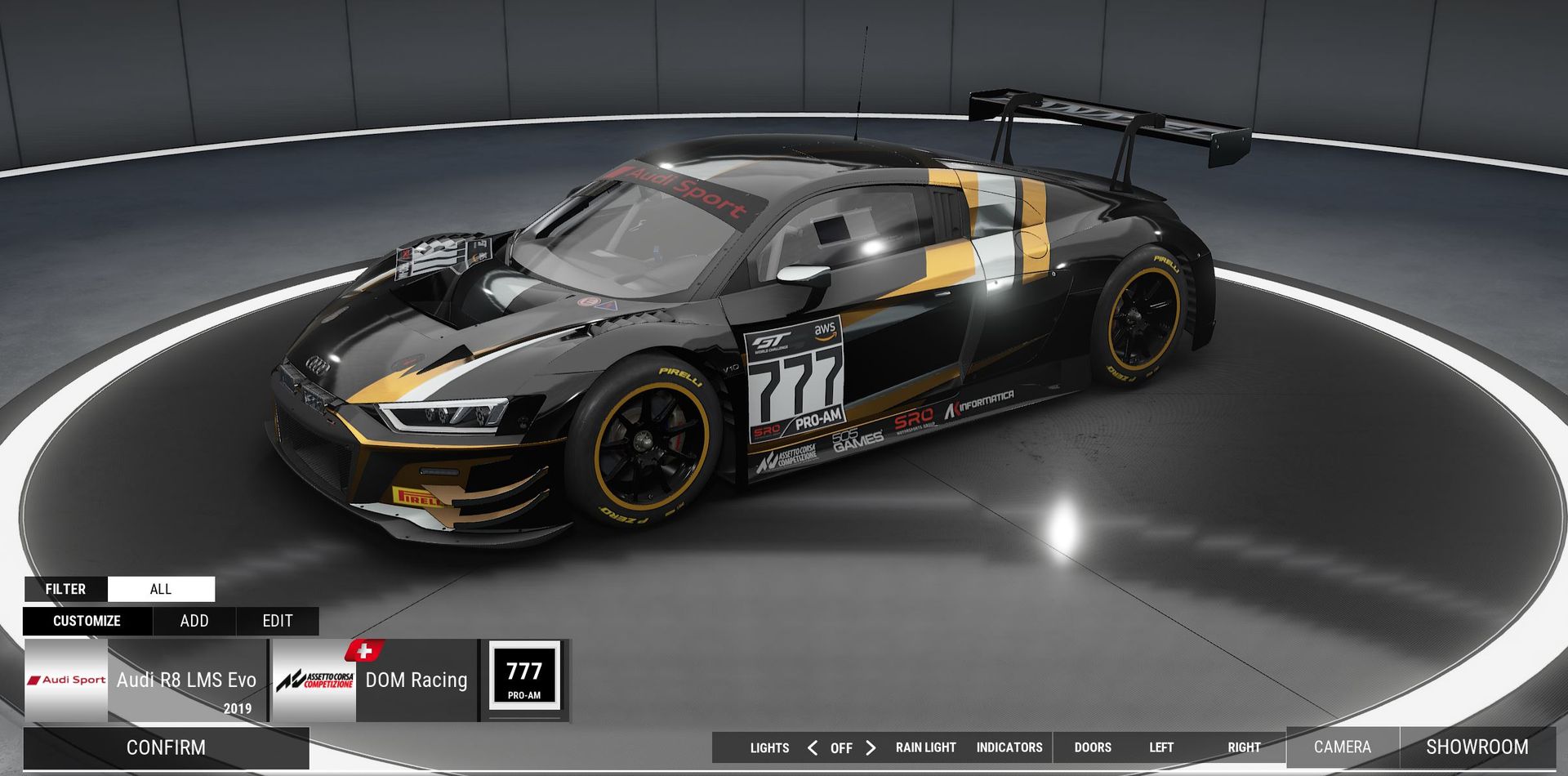Toggle the rain light
Image resolution: width=1568 pixels, height=776 pixels.
[x=925, y=747]
